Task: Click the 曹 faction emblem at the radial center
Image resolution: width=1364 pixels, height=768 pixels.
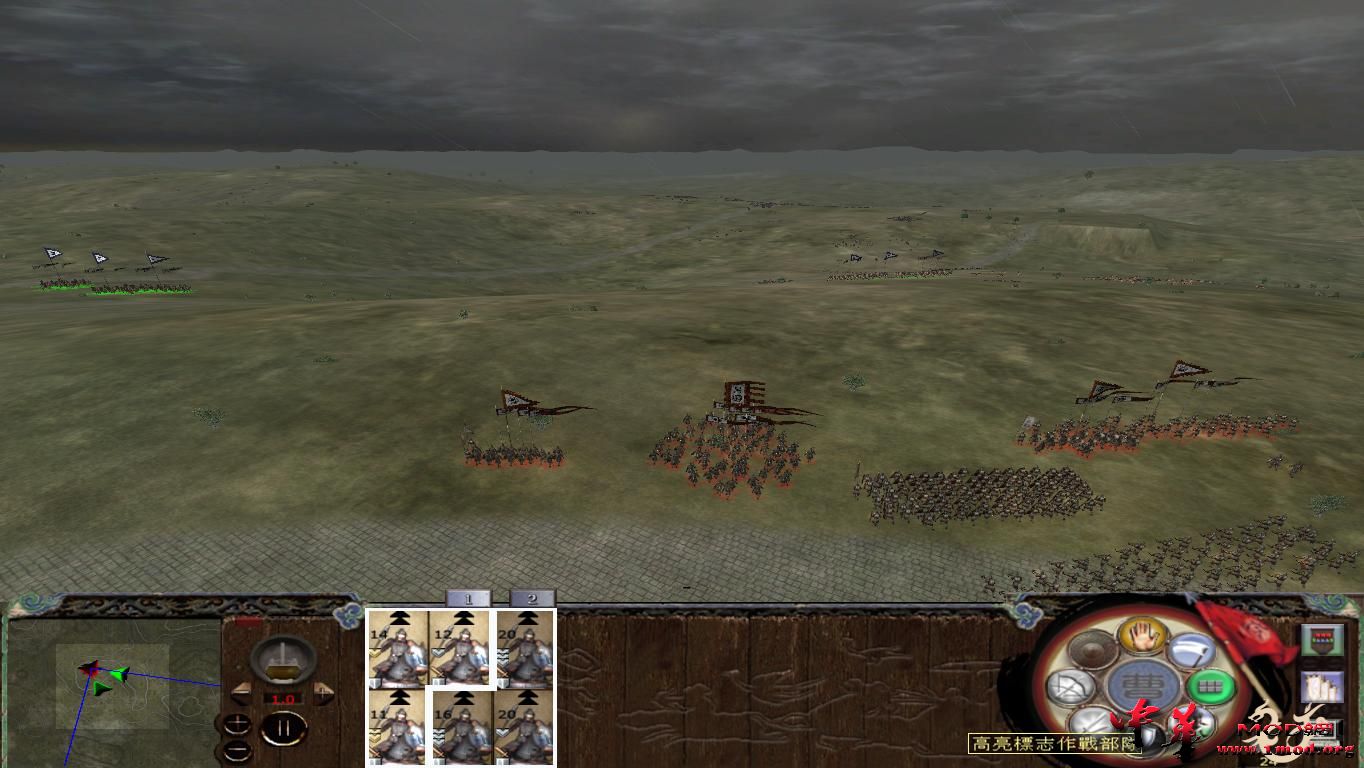Action: (1144, 683)
